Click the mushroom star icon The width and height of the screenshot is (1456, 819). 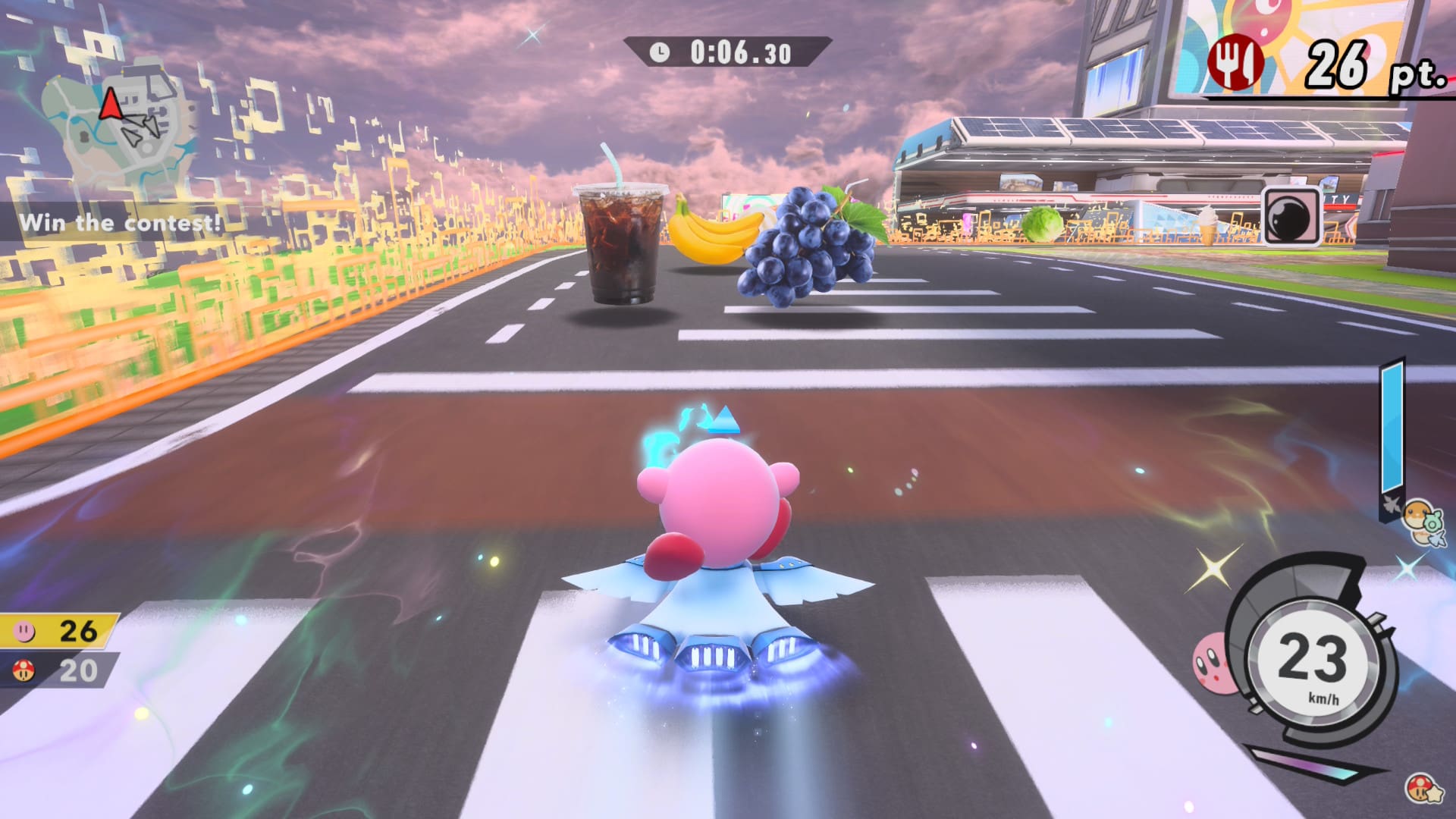(1420, 789)
